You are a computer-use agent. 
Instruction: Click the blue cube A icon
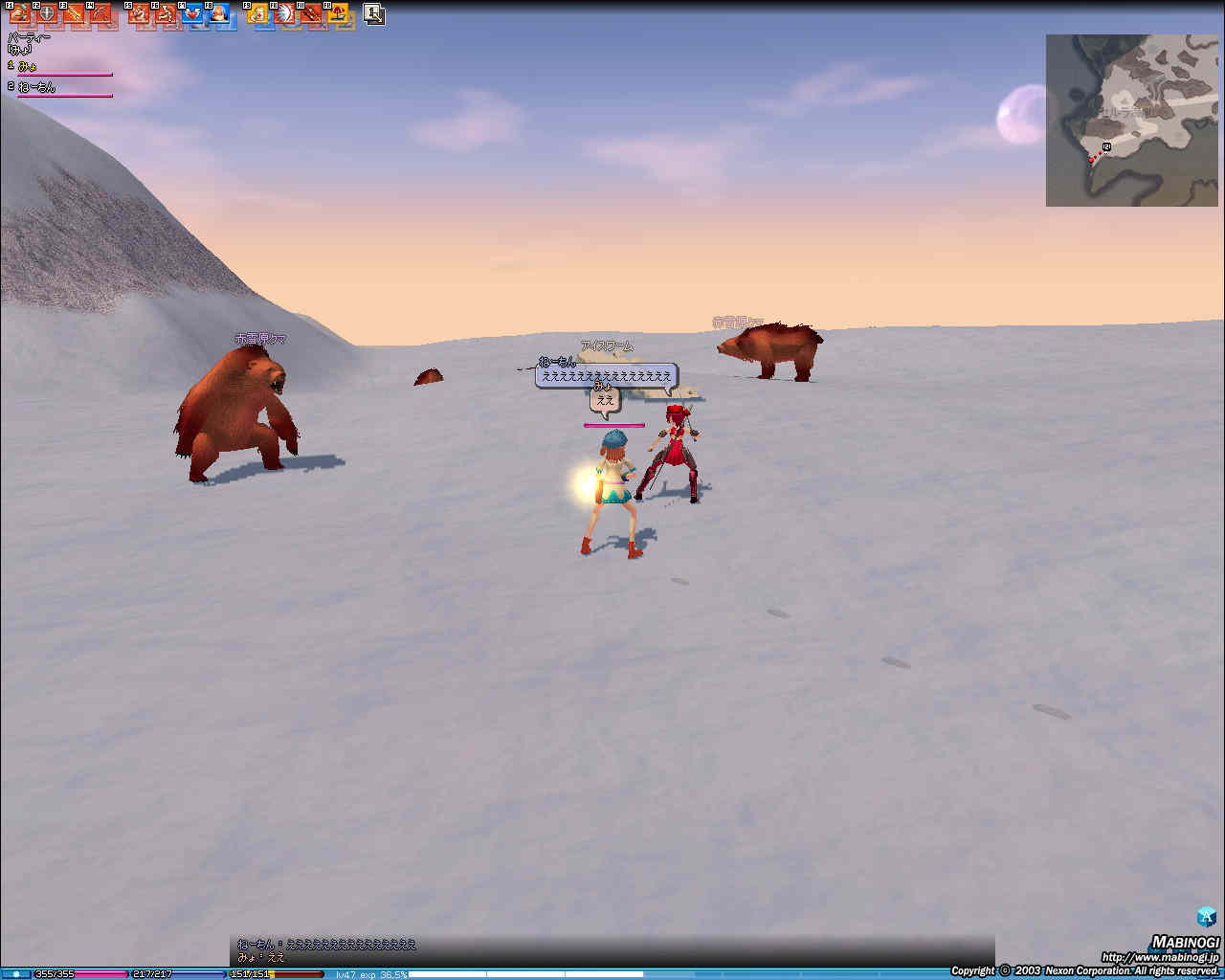1206,917
